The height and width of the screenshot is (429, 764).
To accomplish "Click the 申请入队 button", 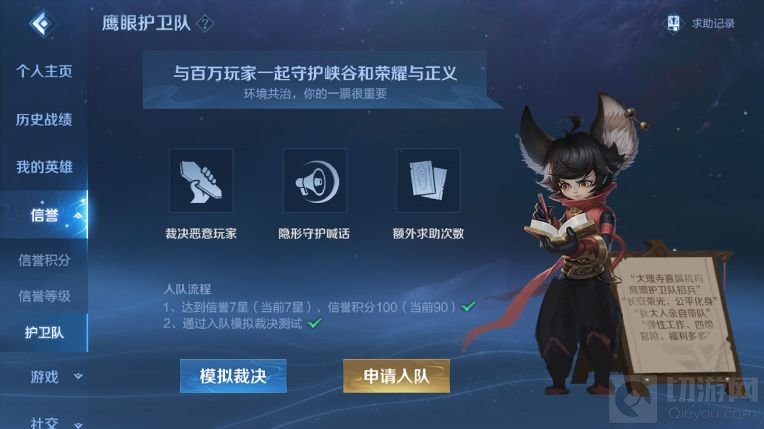I will tap(396, 376).
